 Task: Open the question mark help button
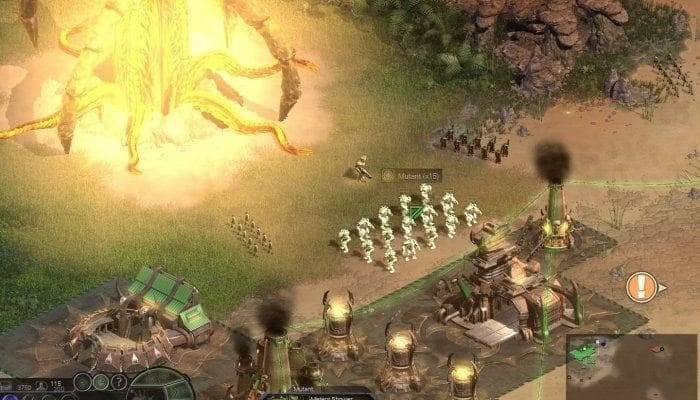(119, 382)
